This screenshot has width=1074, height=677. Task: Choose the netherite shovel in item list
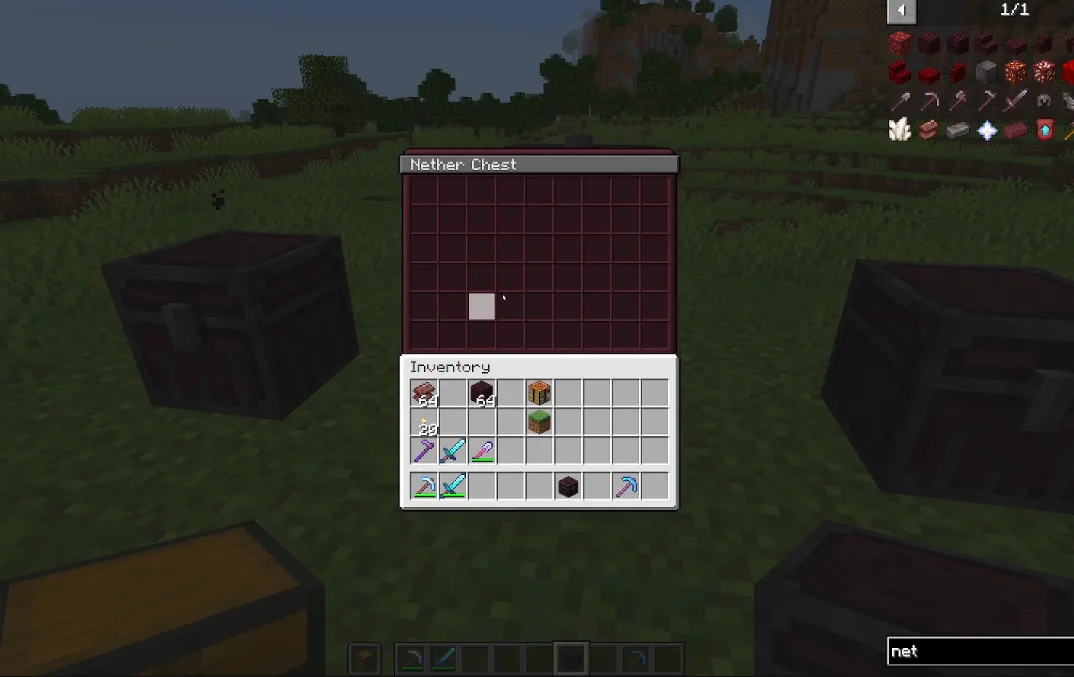point(900,100)
